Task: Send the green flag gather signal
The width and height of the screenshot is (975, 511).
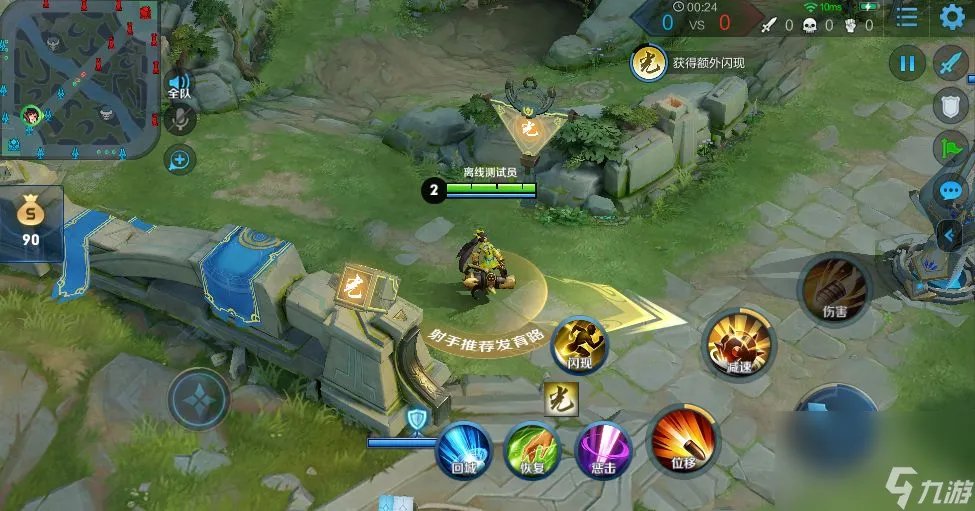Action: 951,148
